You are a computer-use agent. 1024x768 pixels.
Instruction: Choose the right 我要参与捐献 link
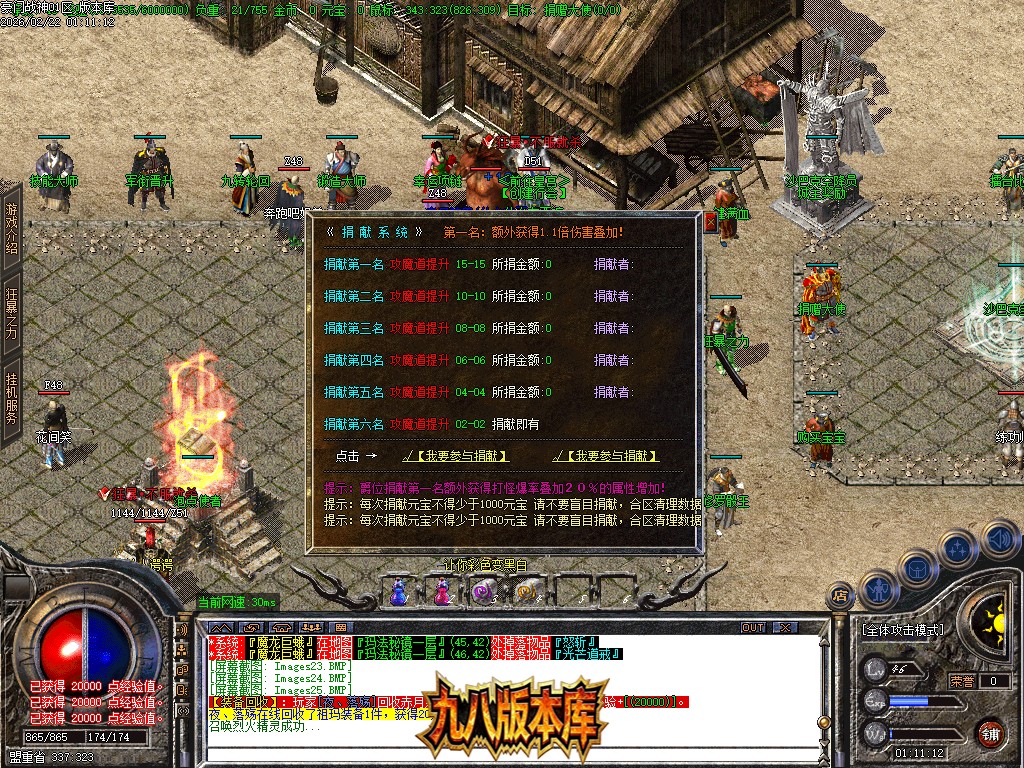click(605, 456)
